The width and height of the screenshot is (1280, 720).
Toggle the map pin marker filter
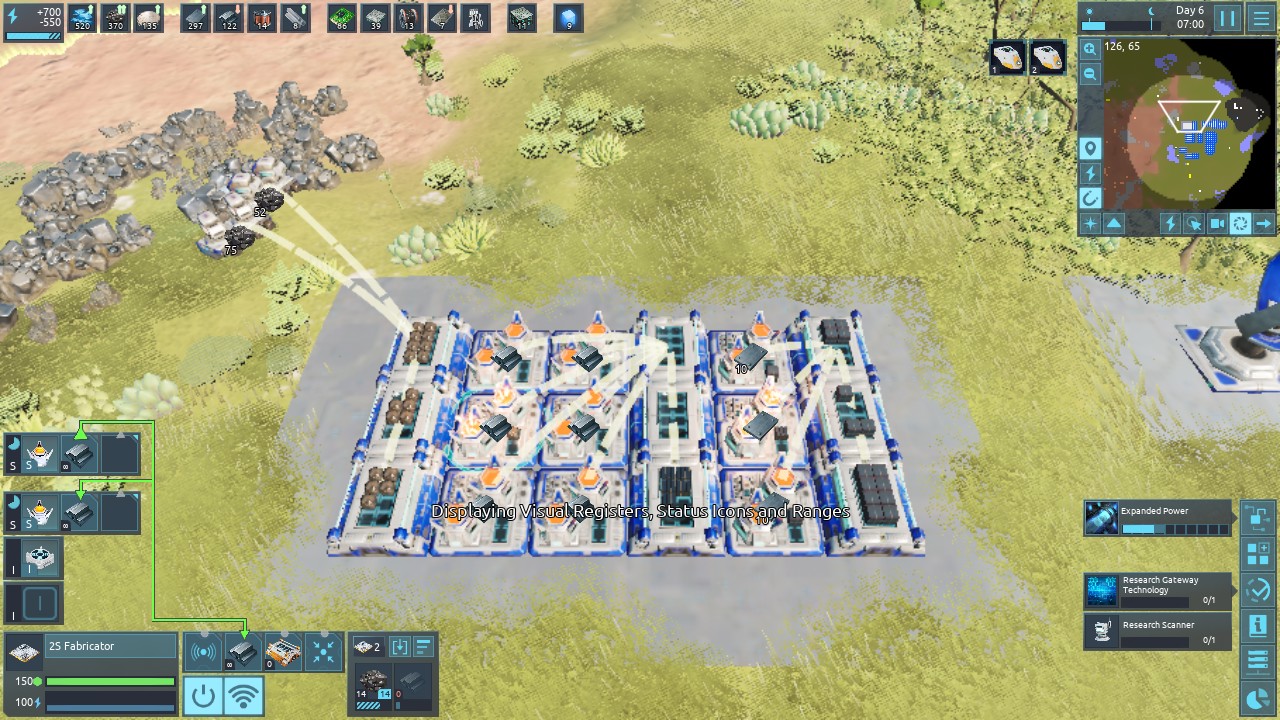tap(1090, 149)
